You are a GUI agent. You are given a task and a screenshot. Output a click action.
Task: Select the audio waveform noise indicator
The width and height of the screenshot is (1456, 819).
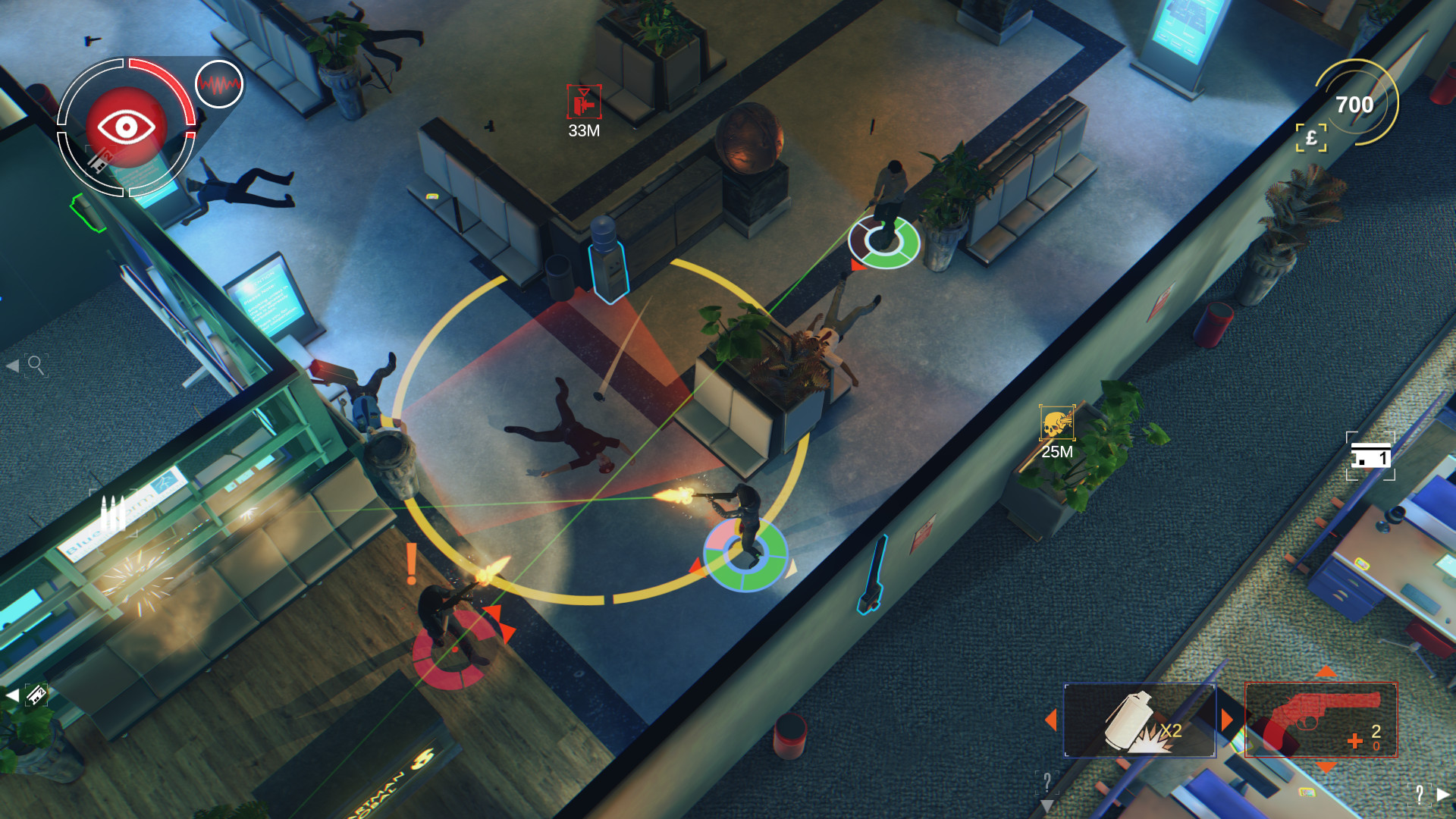coord(218,86)
